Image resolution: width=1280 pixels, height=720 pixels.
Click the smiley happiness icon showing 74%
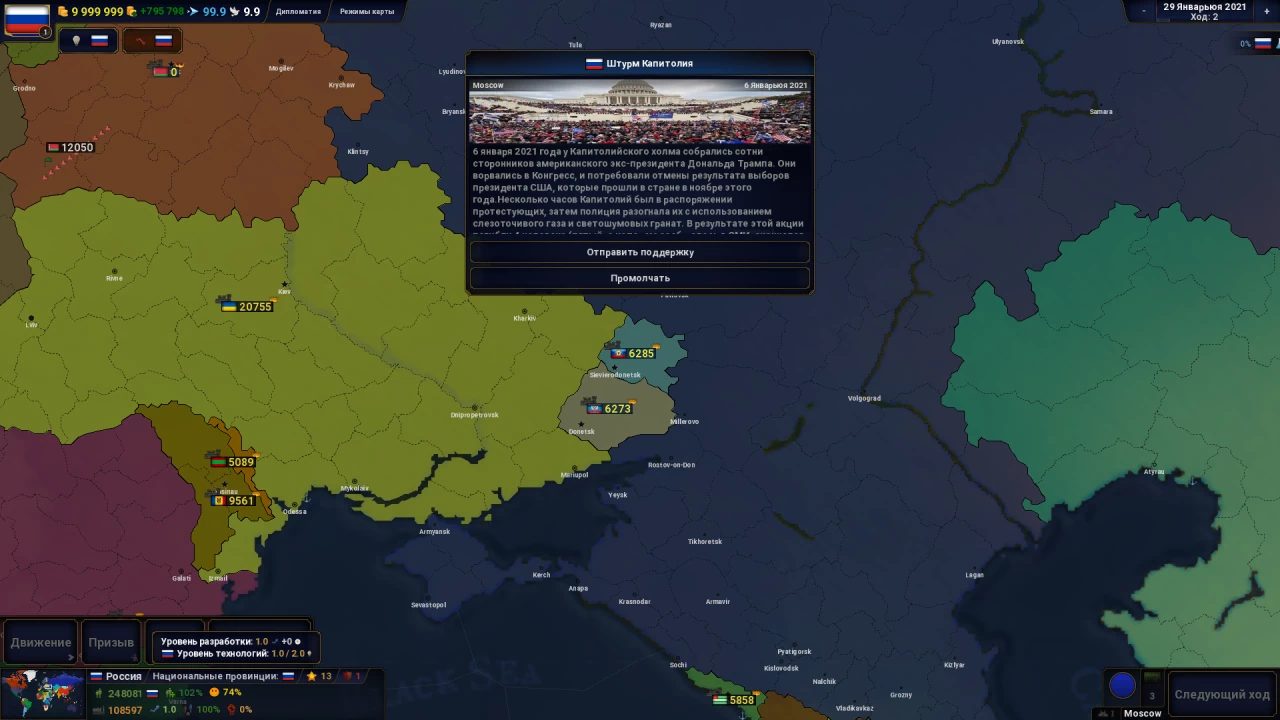tap(215, 692)
